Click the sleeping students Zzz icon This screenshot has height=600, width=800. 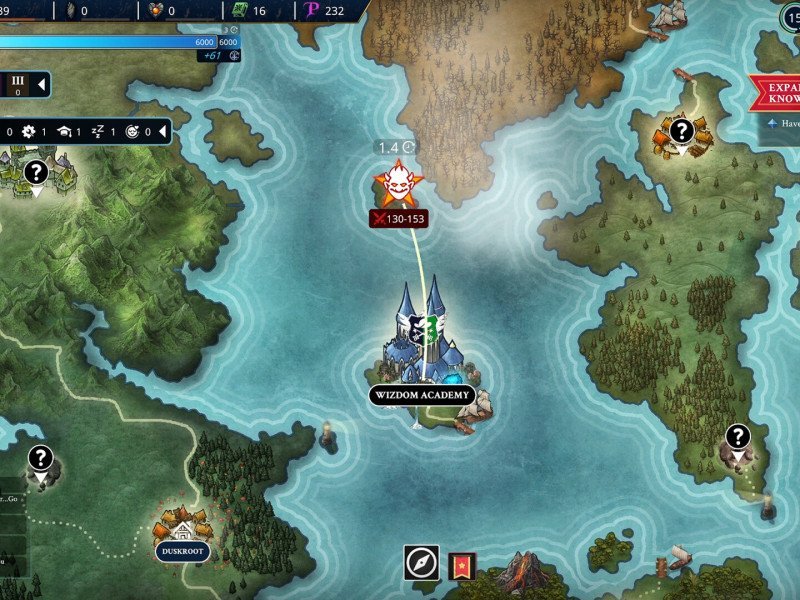tap(98, 131)
